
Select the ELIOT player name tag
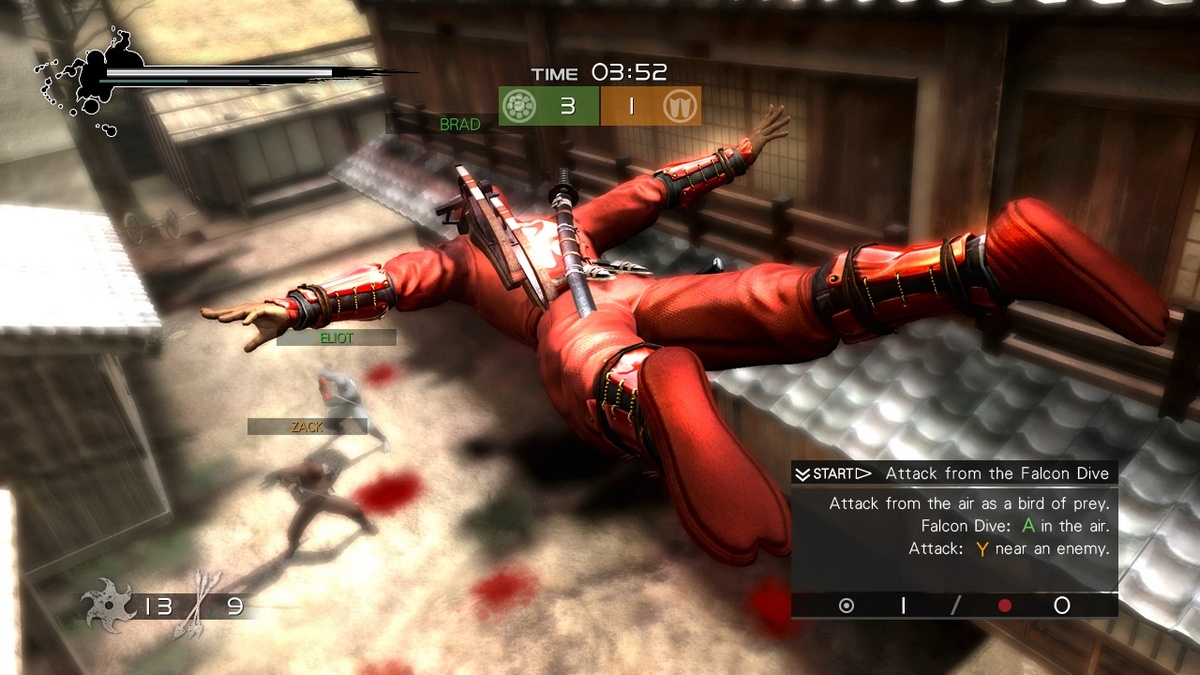pyautogui.click(x=337, y=338)
